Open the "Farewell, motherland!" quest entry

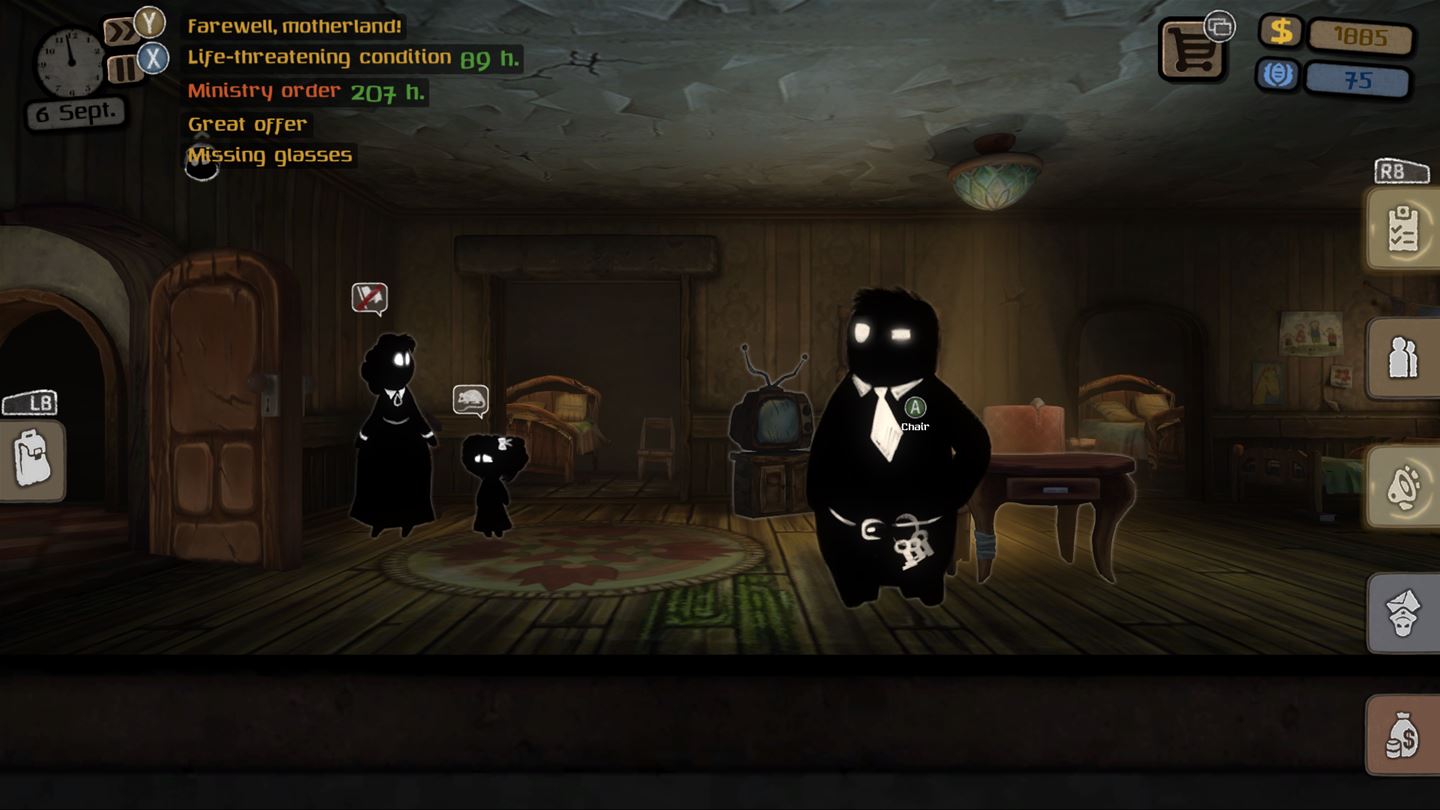click(x=295, y=26)
